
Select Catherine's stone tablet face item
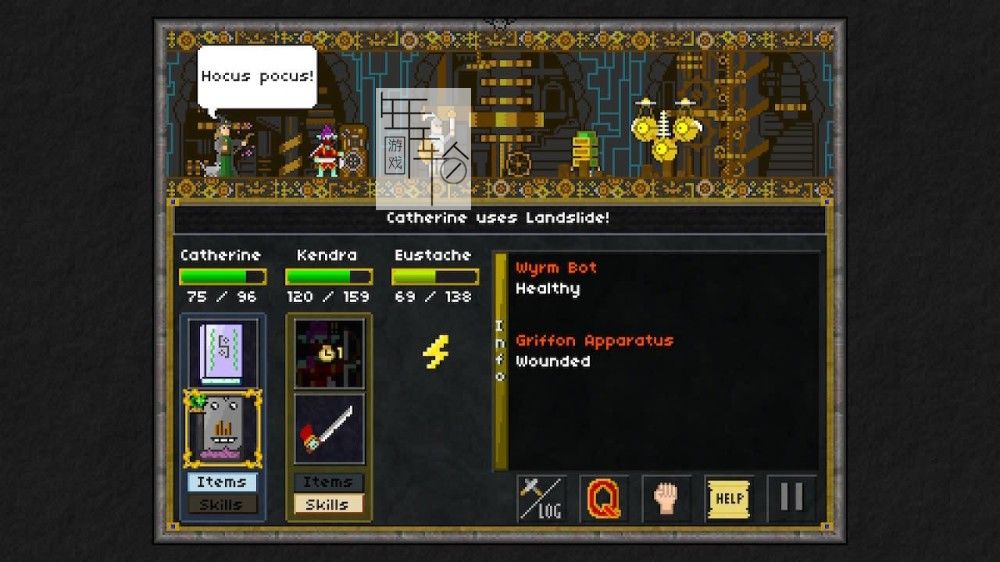click(222, 428)
